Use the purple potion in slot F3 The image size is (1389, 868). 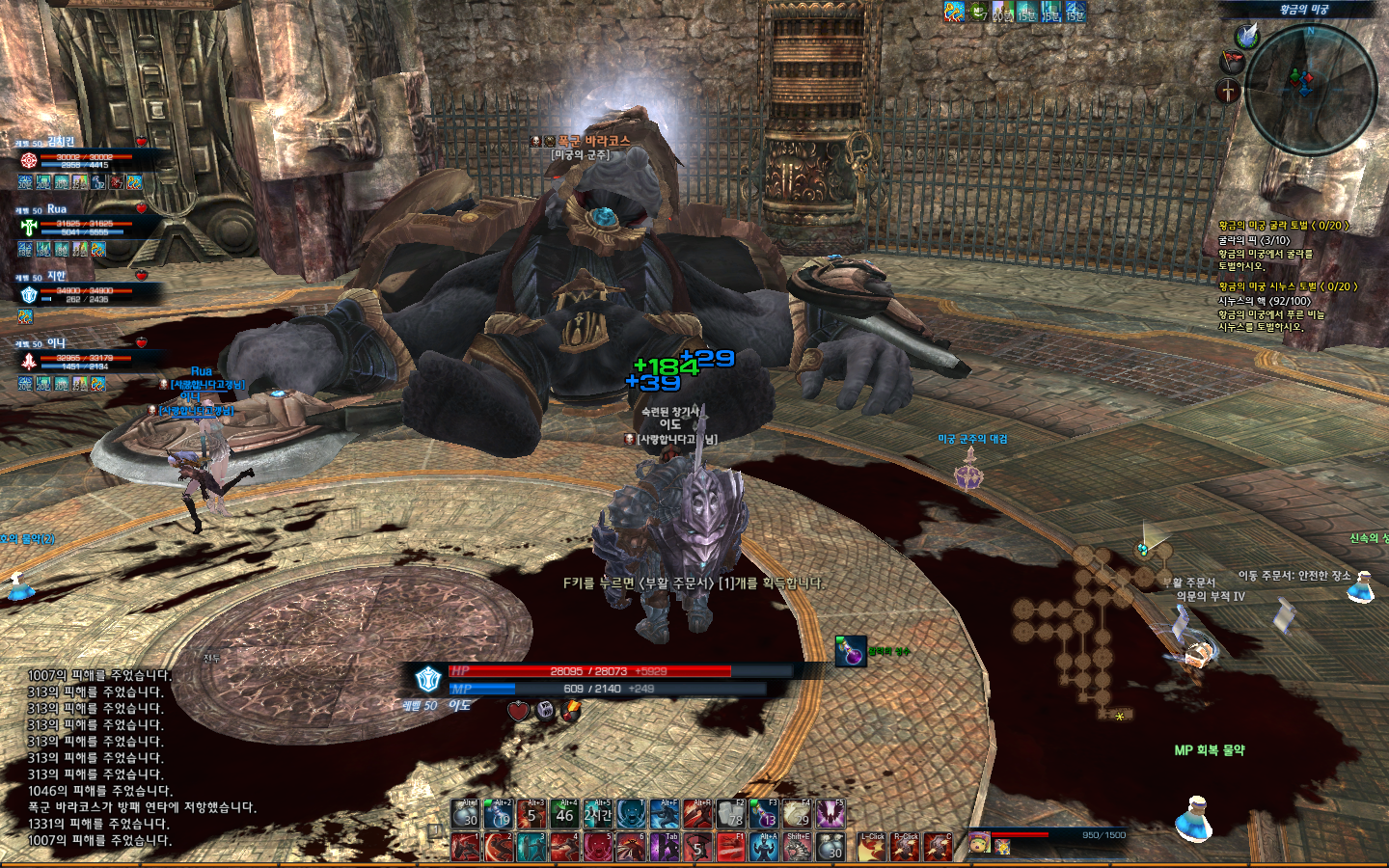[764, 814]
